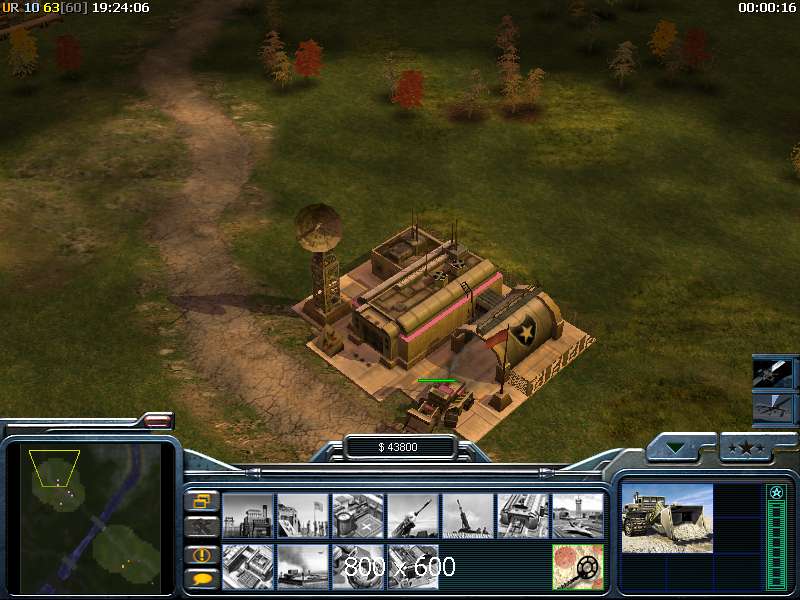Click the yellow overlapping rectangles button
This screenshot has height=600, width=800.
point(202,500)
